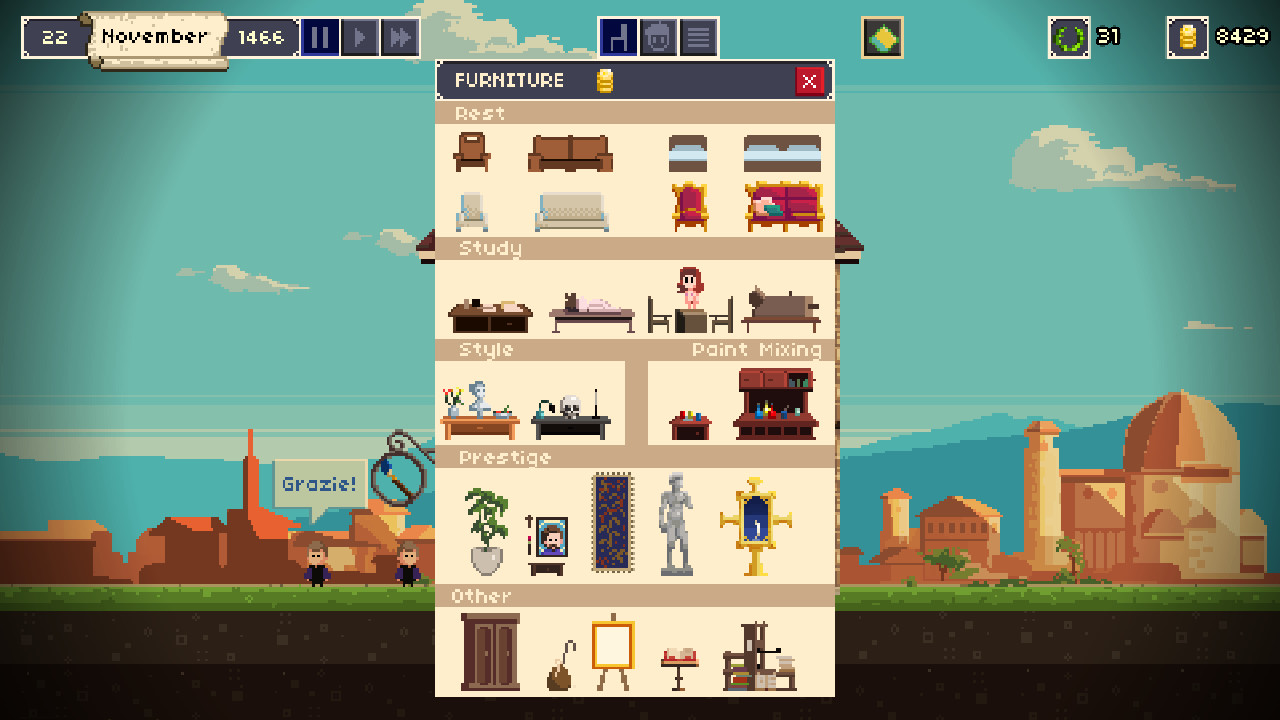The height and width of the screenshot is (720, 1280).
Task: Pause the game with the pause button
Action: point(320,37)
